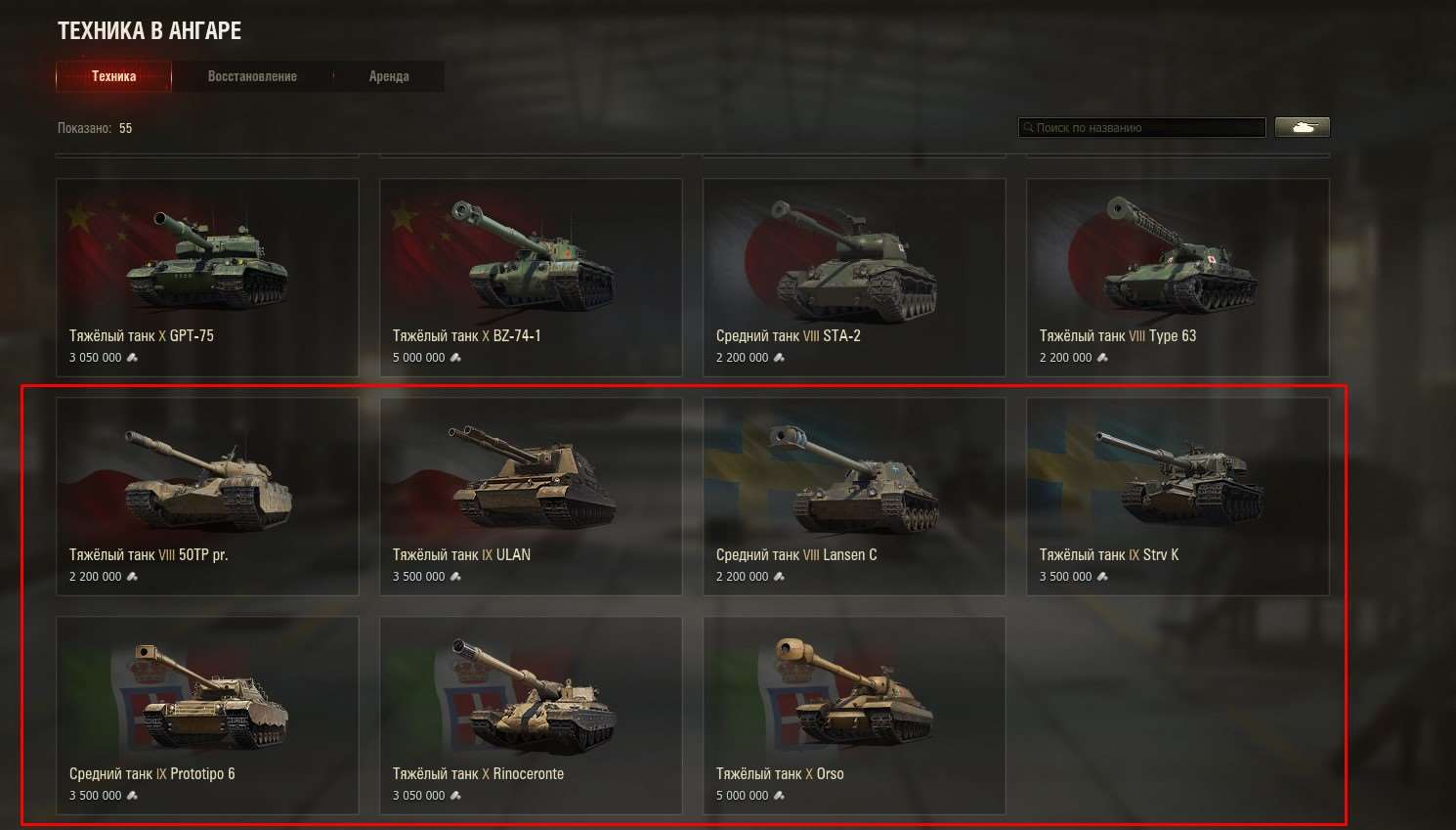
Task: Open the Prototipo 6 tank card
Action: pos(207,699)
